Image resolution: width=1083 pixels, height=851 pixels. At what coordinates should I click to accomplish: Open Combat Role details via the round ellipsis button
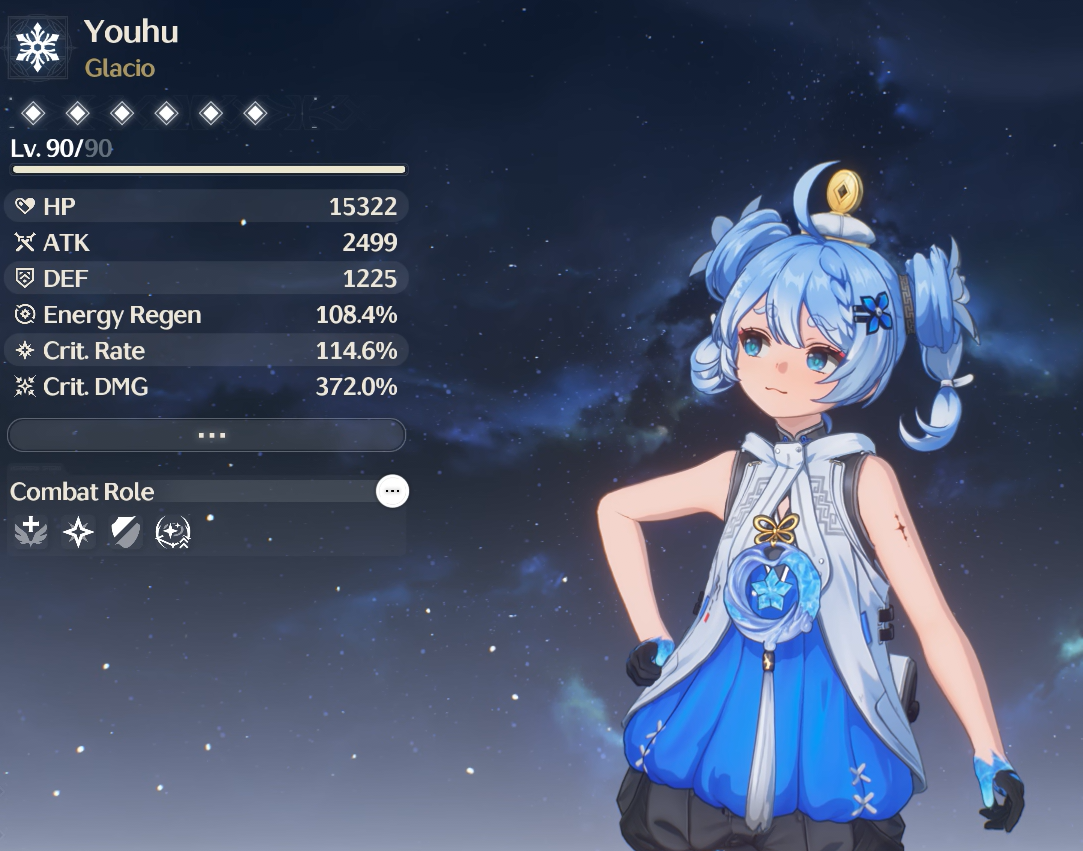pyautogui.click(x=392, y=491)
